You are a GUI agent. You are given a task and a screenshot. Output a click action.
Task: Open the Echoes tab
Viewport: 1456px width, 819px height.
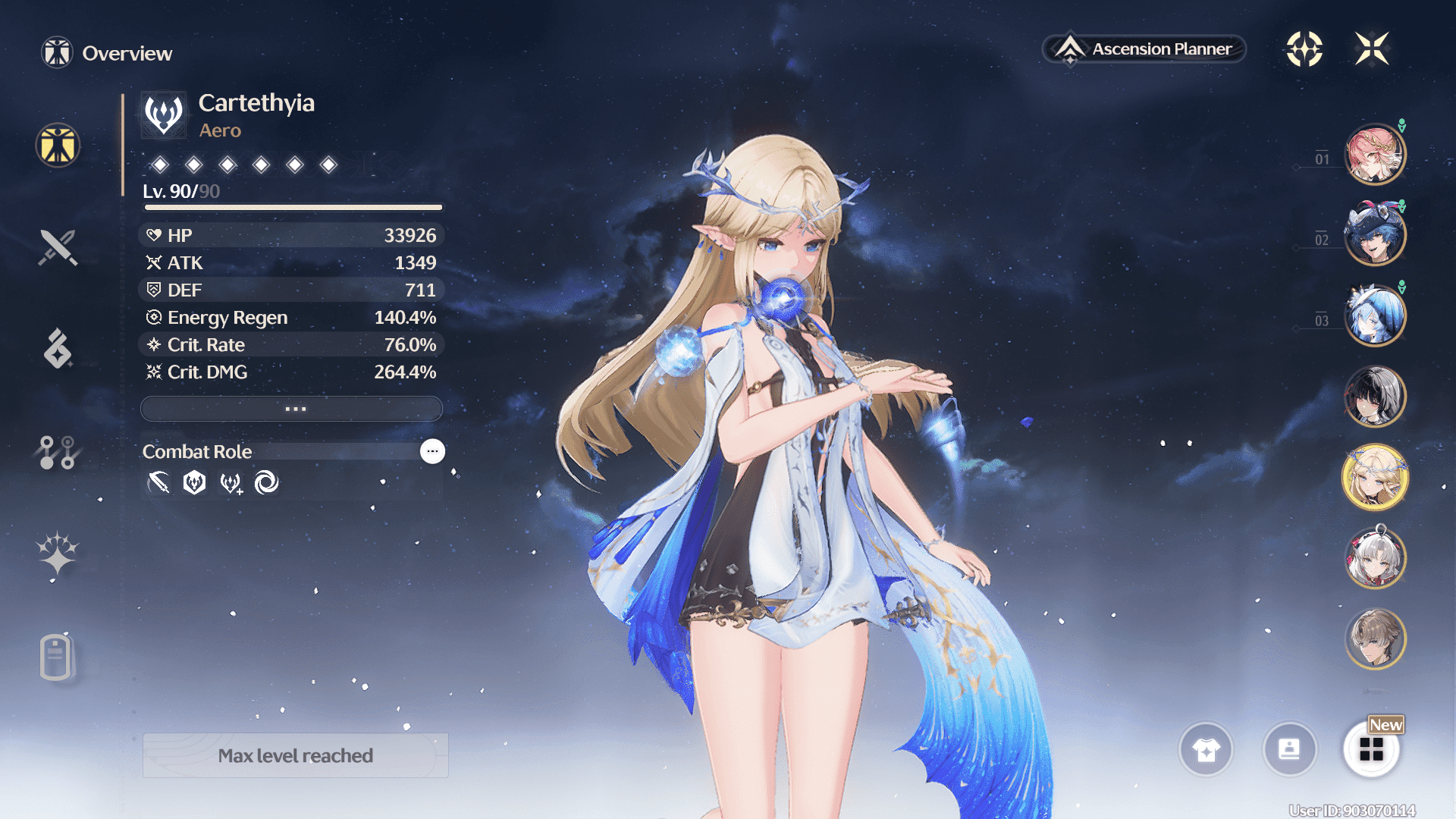point(58,349)
